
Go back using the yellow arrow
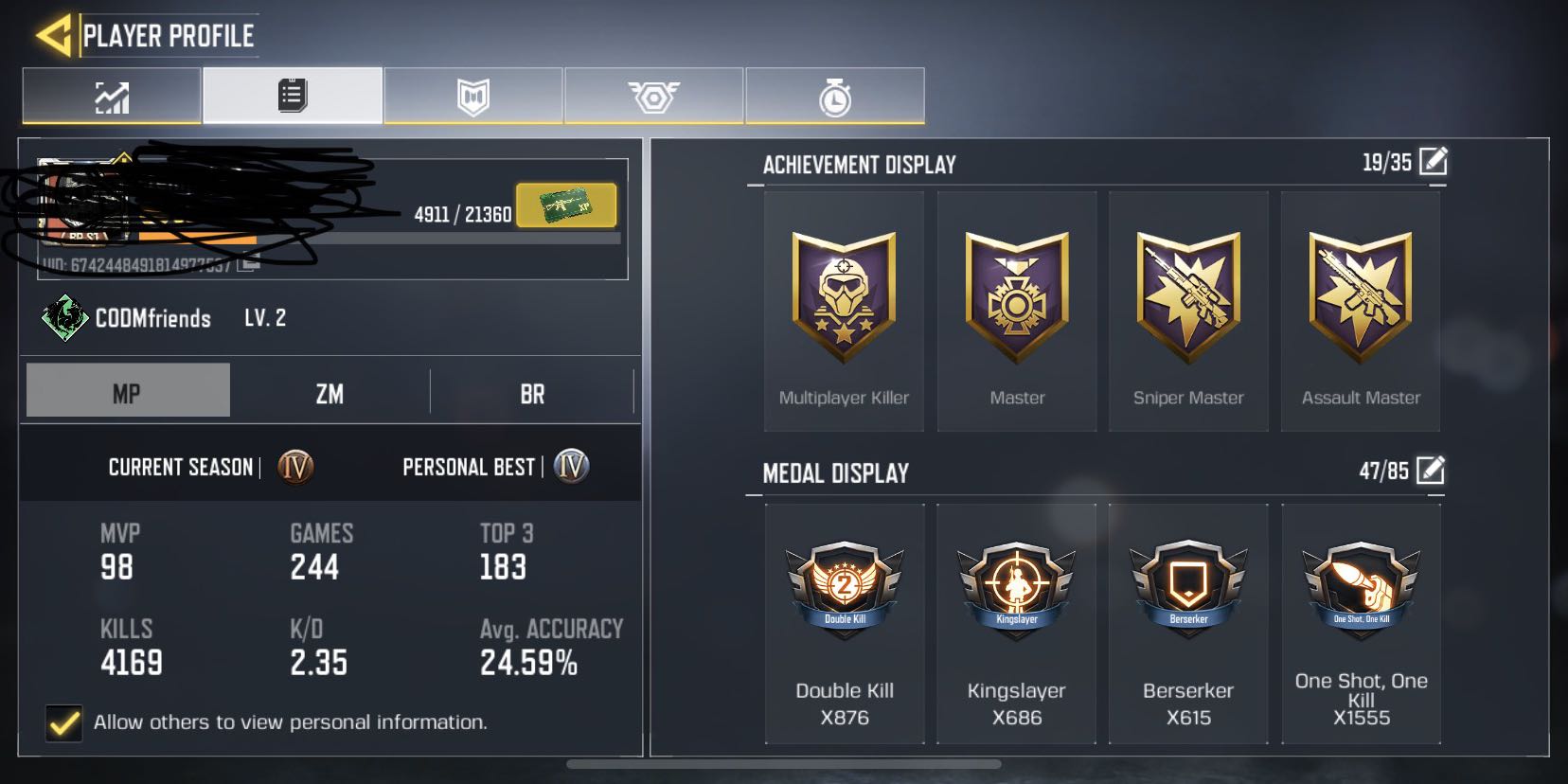pos(54,36)
